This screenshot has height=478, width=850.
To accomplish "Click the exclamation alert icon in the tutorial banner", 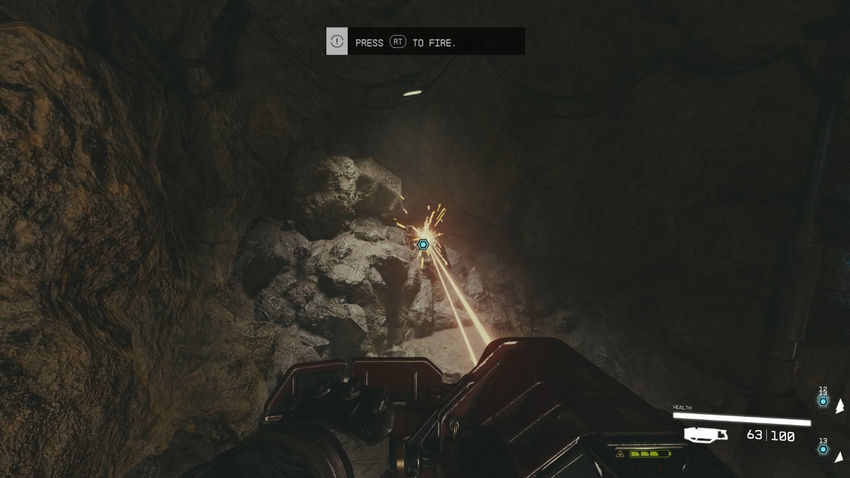I will click(x=337, y=42).
